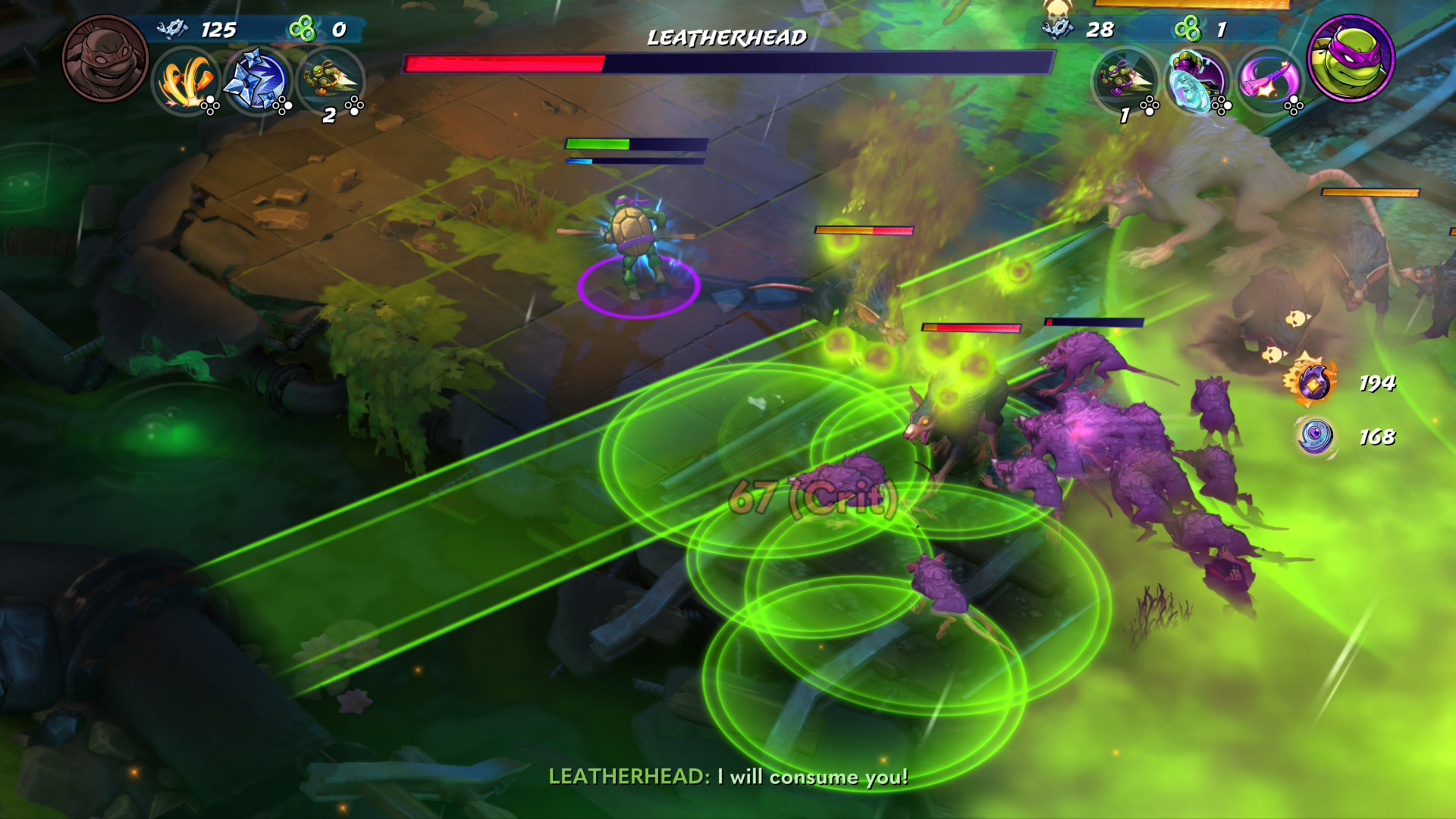Viewport: 1456px width, 819px height.
Task: Activate the orange nunchuck spin ability
Action: (186, 80)
